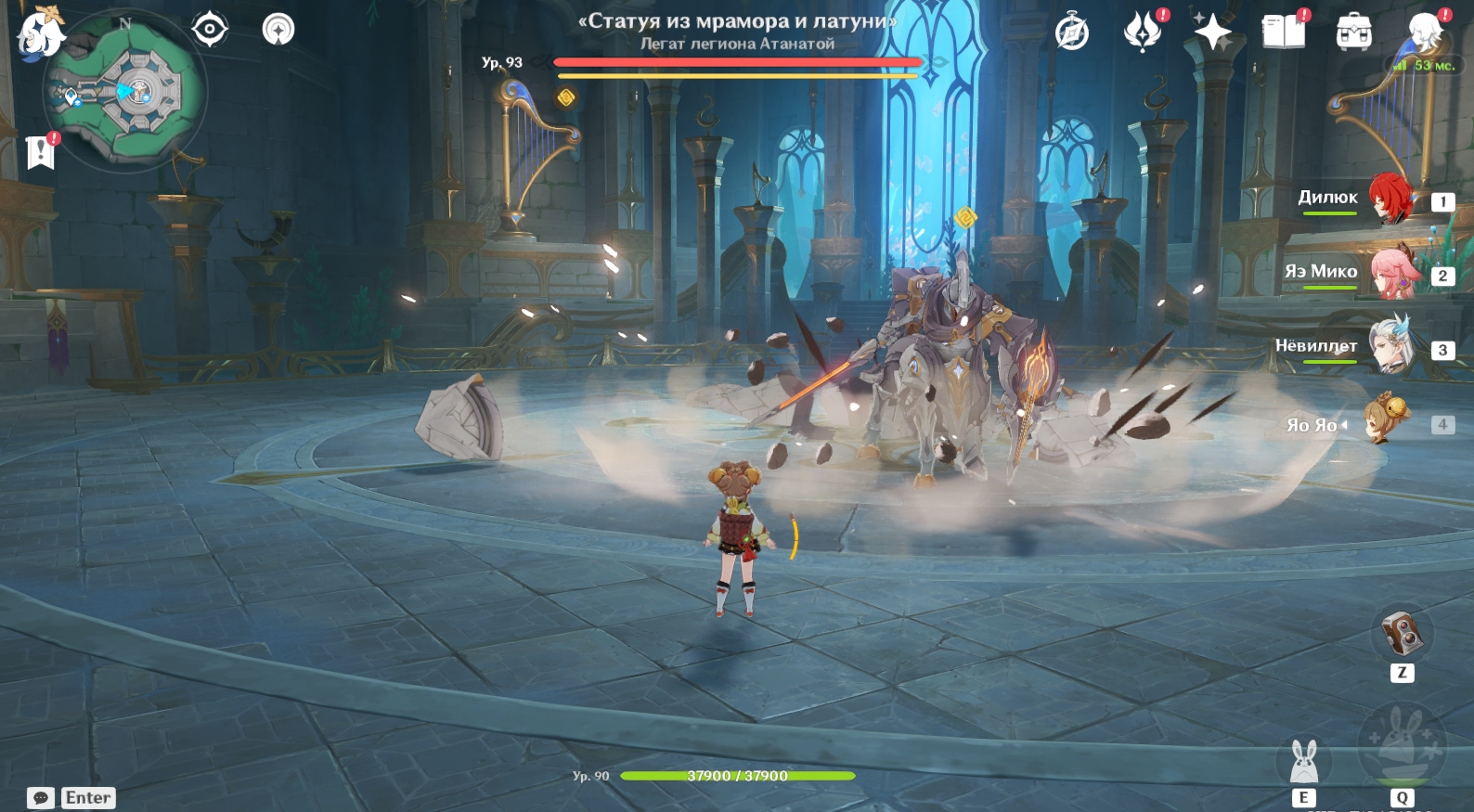Use the camera gadget icon
This screenshot has width=1474, height=812.
[1402, 634]
